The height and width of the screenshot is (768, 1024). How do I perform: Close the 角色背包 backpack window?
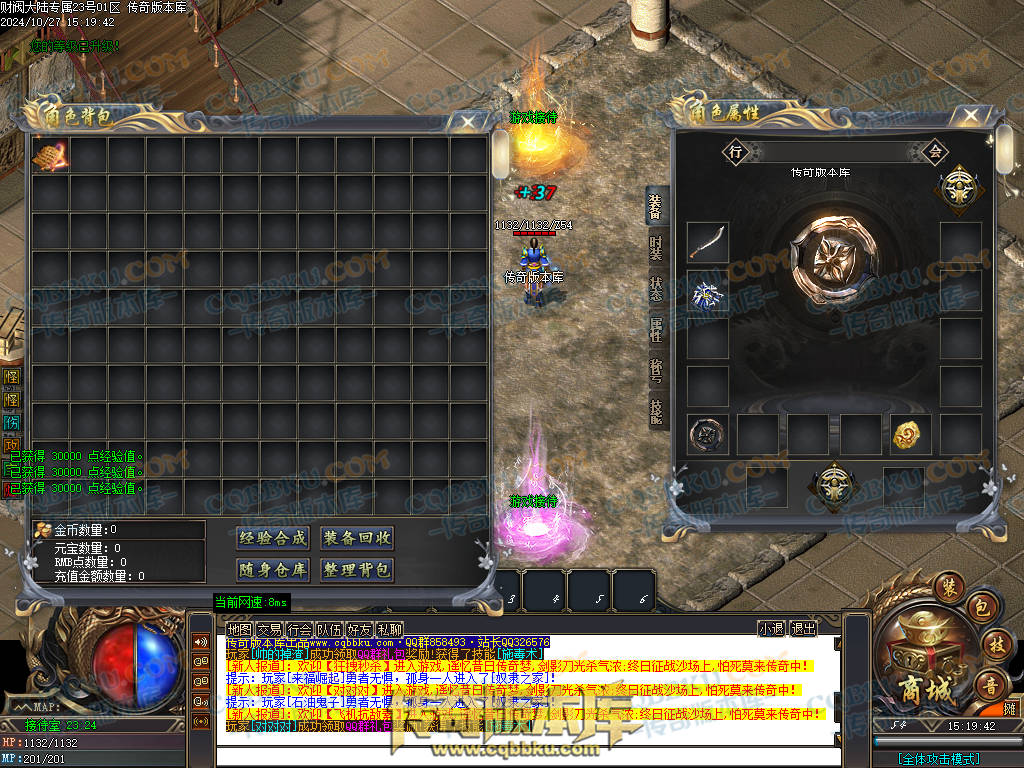[x=468, y=121]
